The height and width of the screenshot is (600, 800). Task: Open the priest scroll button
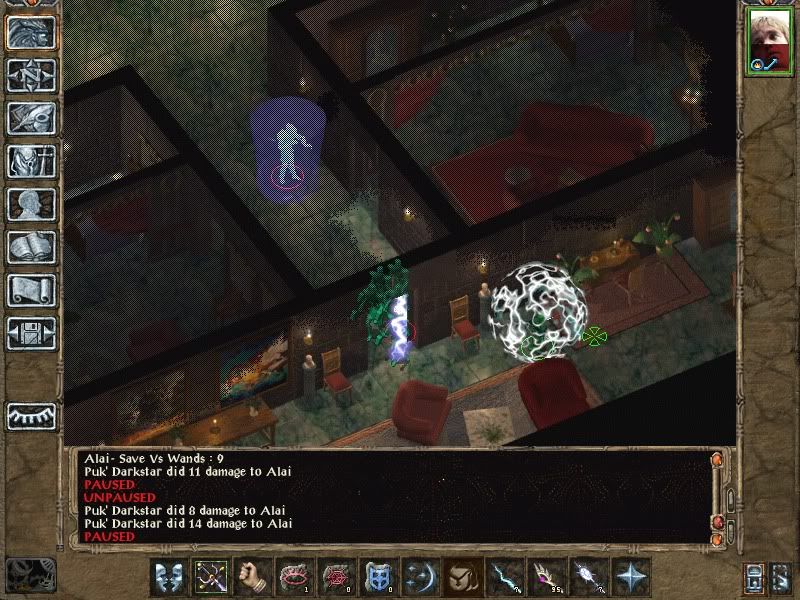(x=31, y=289)
